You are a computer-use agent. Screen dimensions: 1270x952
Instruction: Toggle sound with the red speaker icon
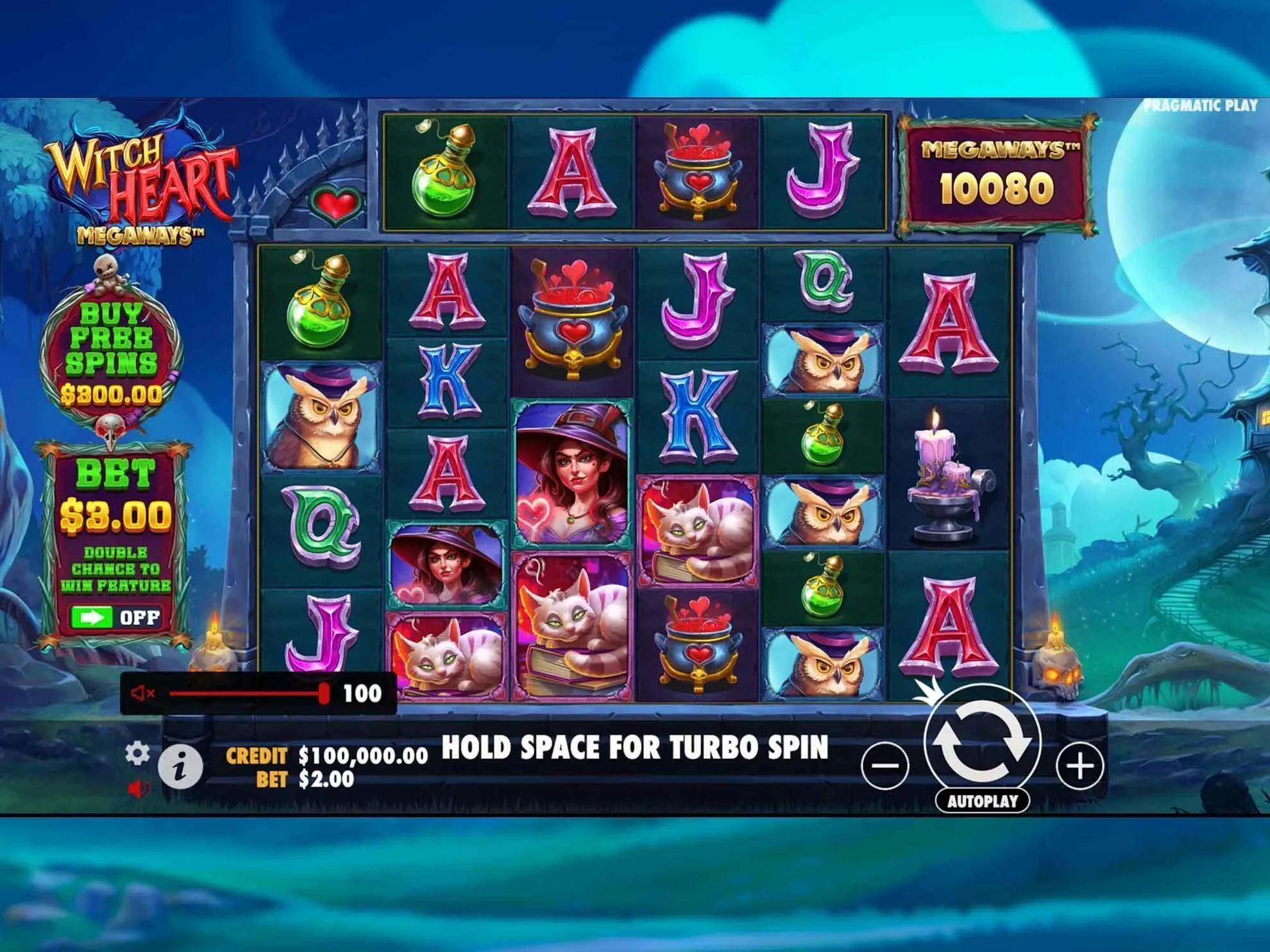tap(139, 789)
